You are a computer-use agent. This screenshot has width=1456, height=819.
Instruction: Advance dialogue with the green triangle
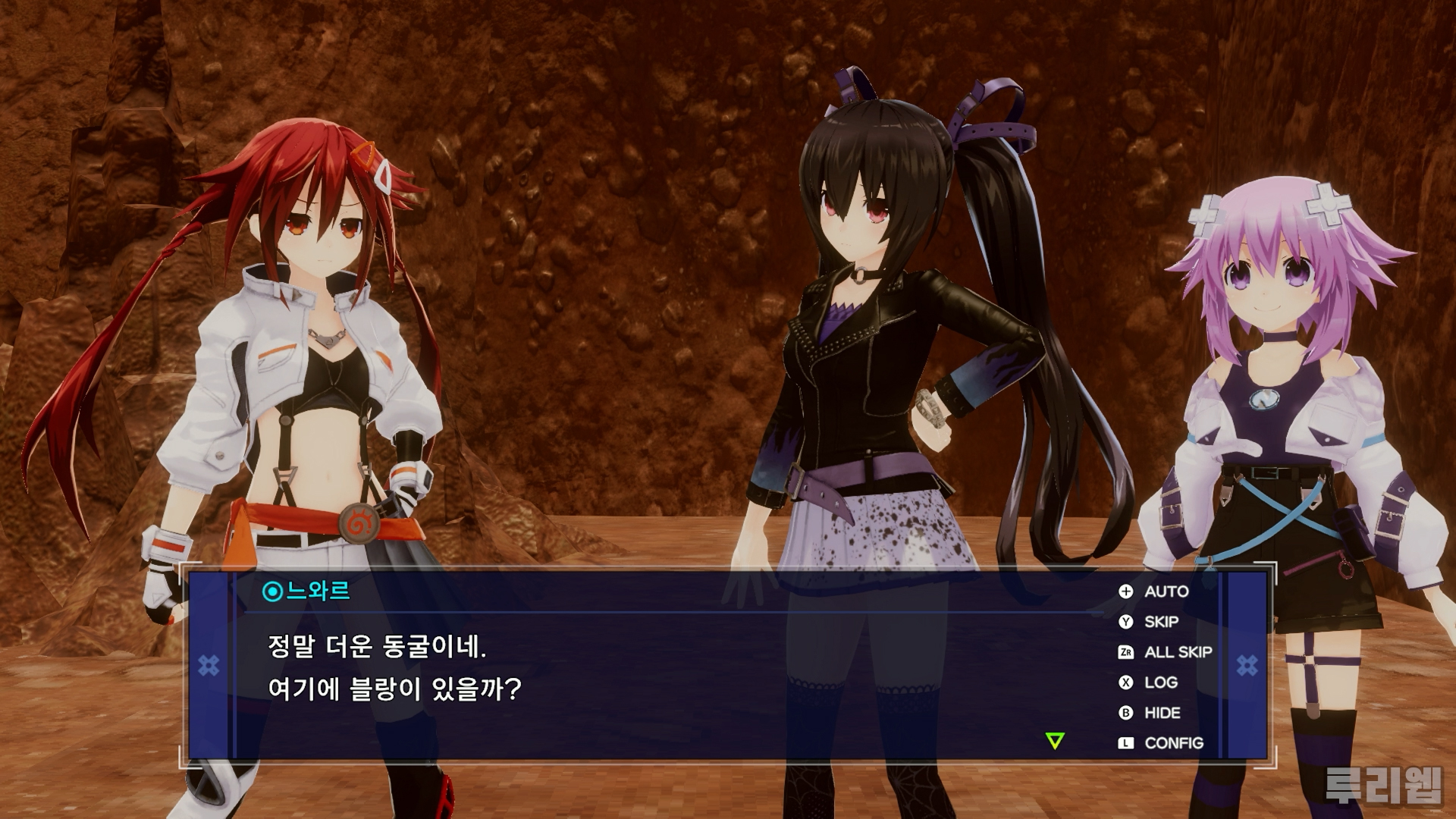[x=1054, y=741]
